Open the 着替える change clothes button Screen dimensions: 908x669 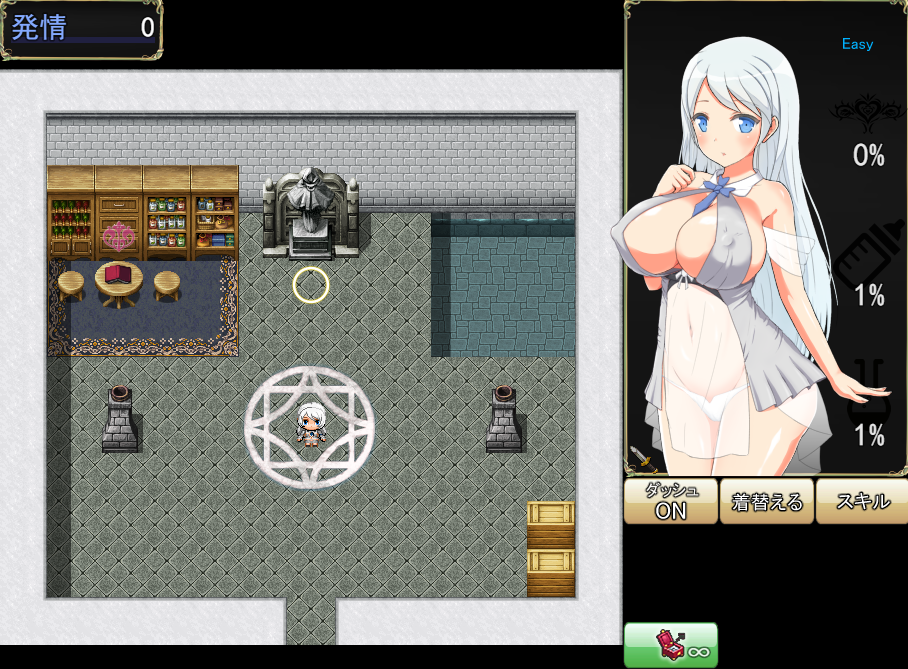pos(767,501)
